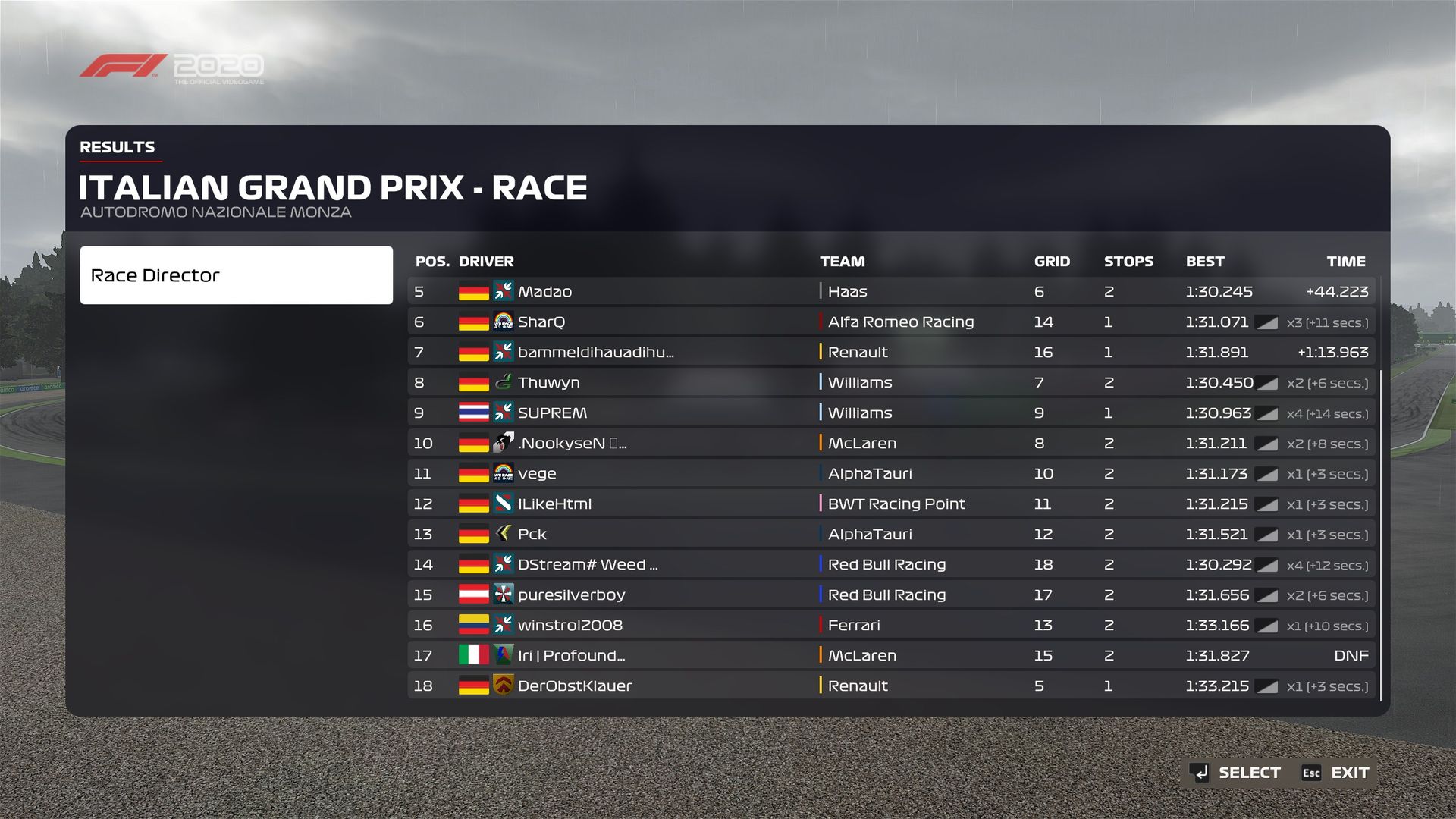
Task: Select ILikeHtml's BWT Racing Point row
Action: coord(891,504)
